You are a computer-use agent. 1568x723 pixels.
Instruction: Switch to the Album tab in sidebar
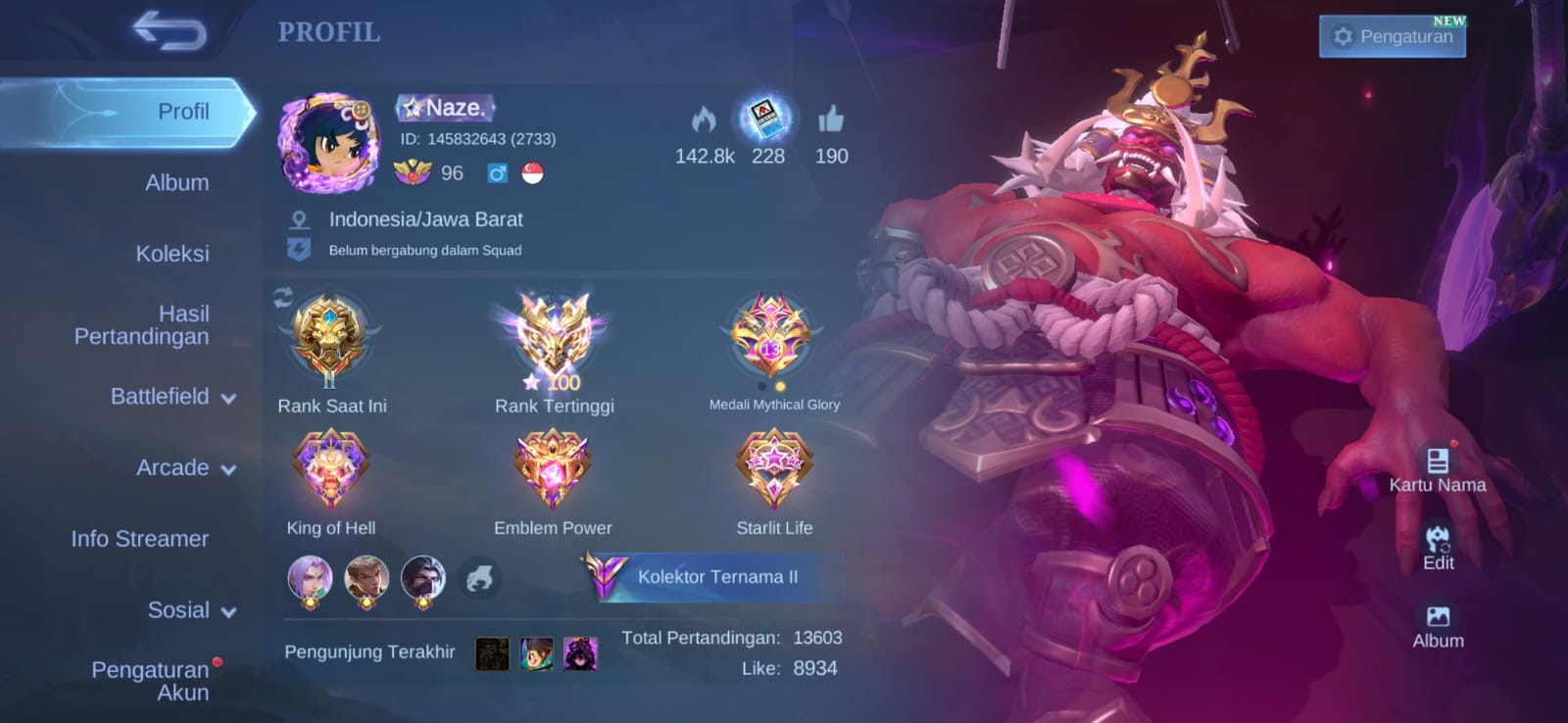click(x=176, y=182)
